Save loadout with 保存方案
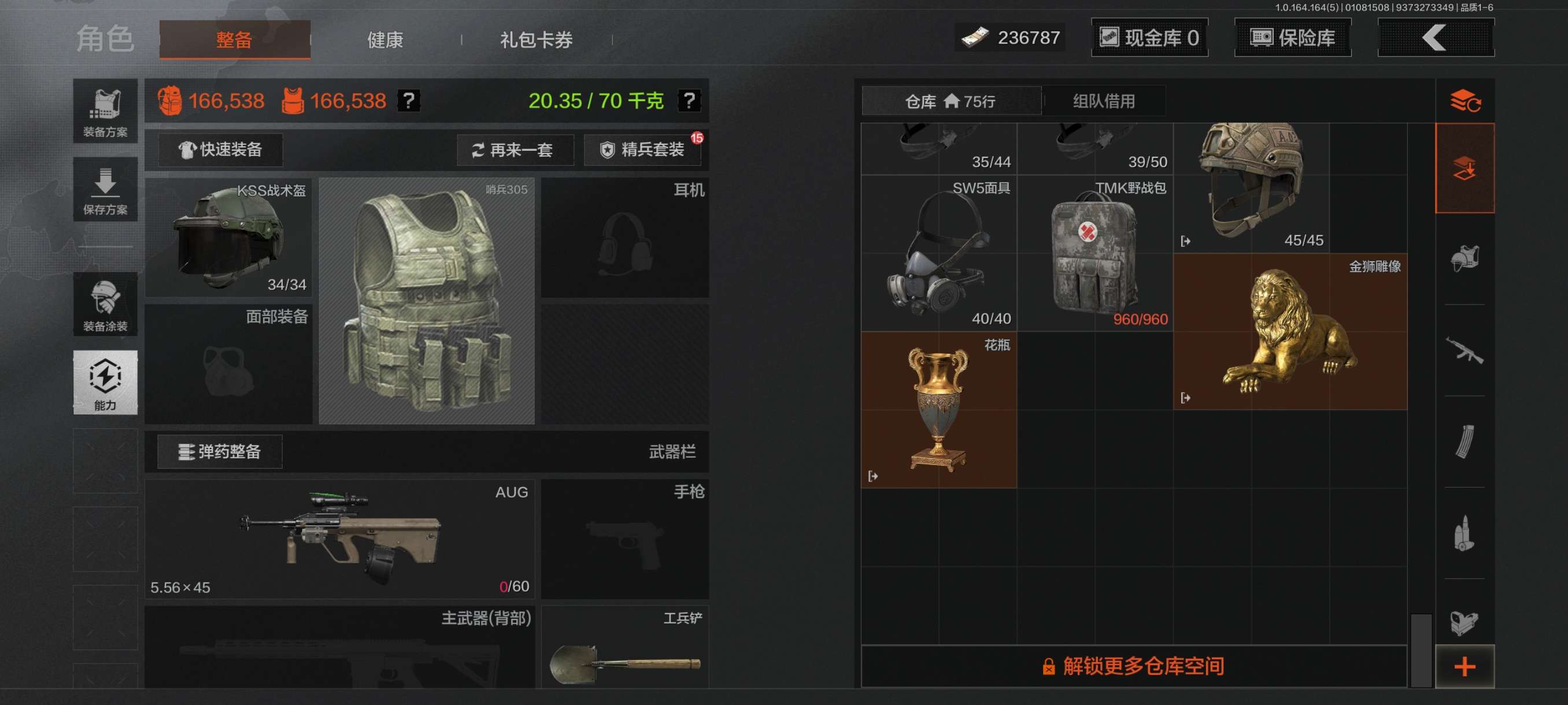The image size is (1568, 705). point(105,189)
